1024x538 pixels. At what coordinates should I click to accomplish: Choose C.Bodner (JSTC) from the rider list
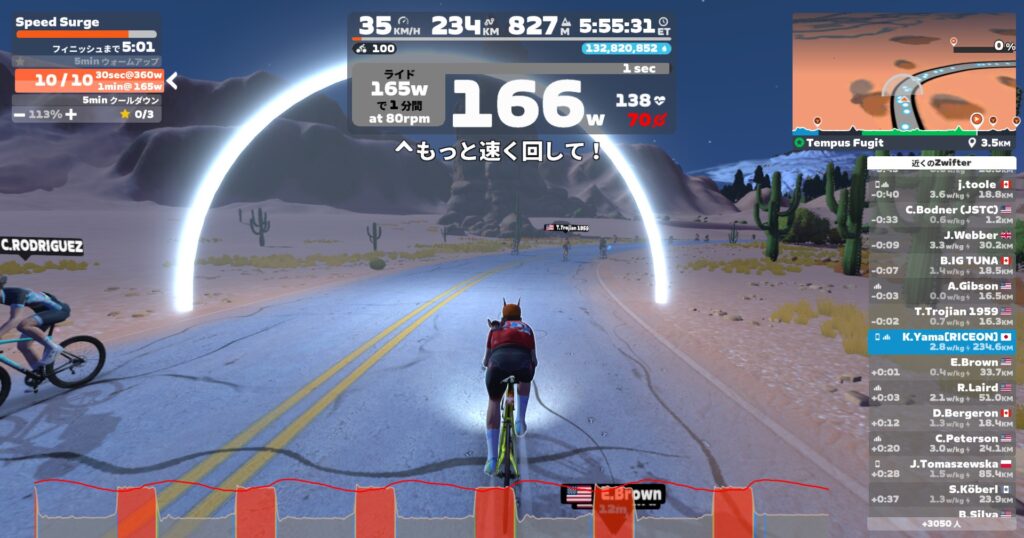coord(942,214)
